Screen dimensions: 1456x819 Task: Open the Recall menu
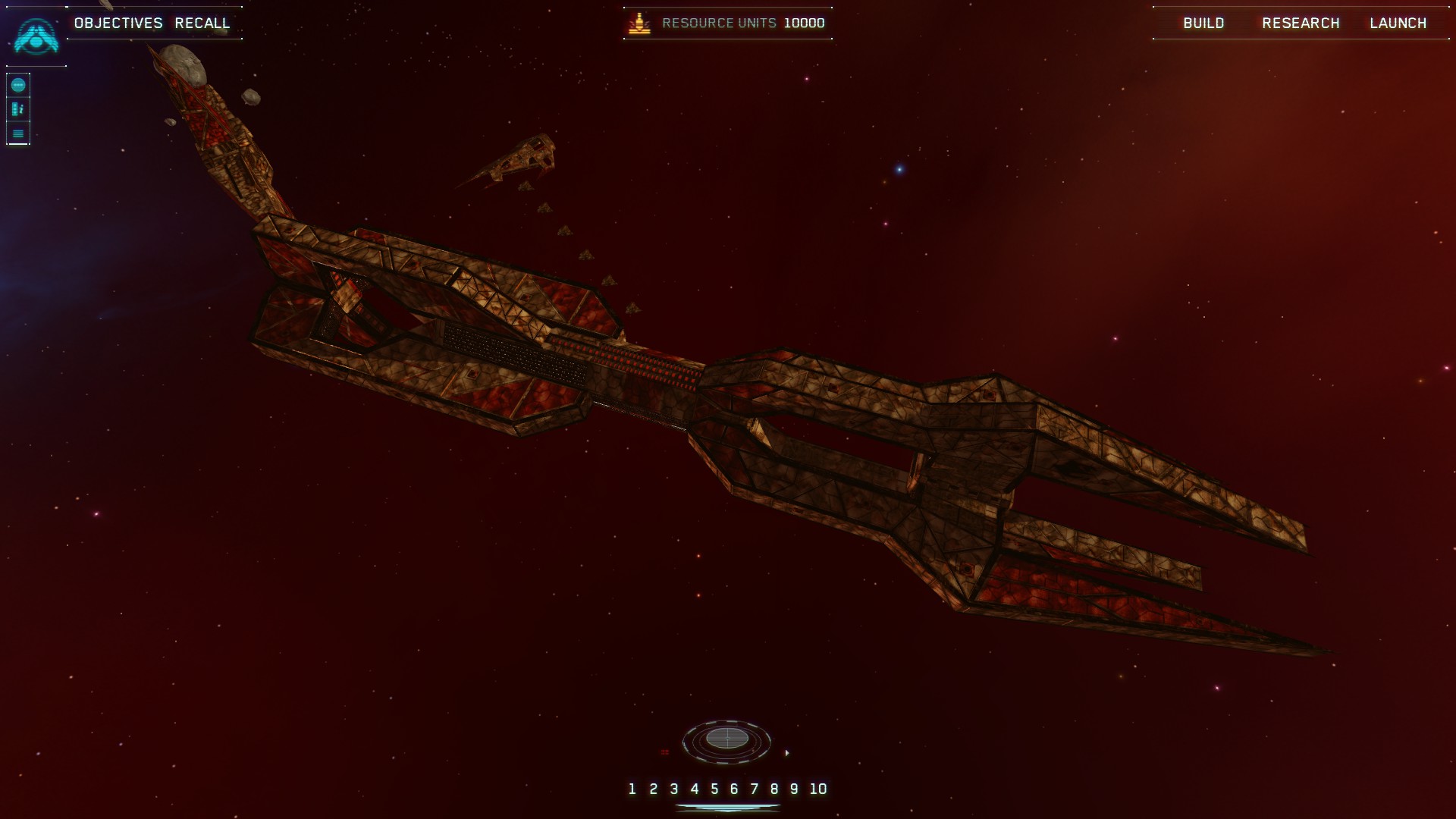[202, 23]
